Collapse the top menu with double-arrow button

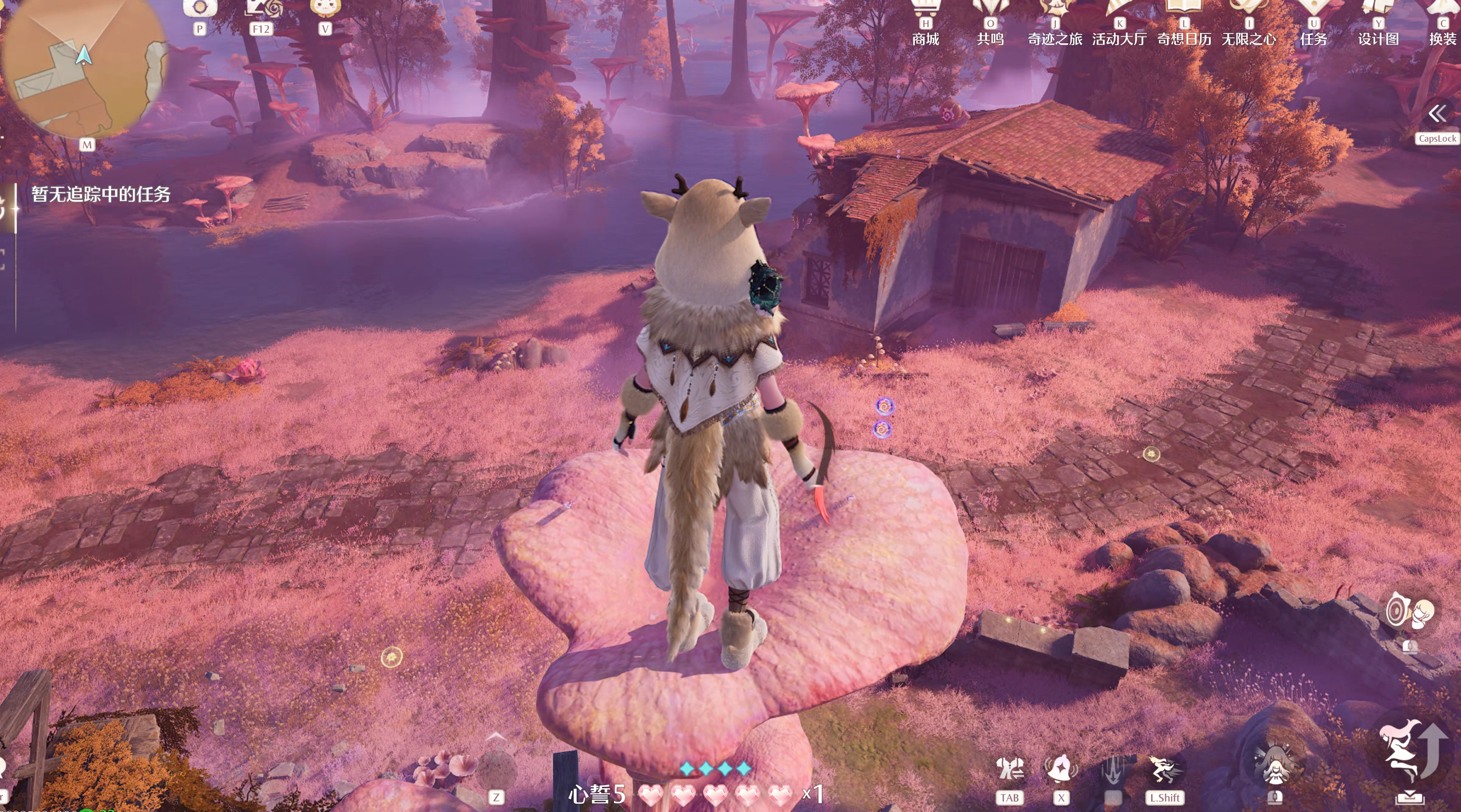pyautogui.click(x=1437, y=114)
